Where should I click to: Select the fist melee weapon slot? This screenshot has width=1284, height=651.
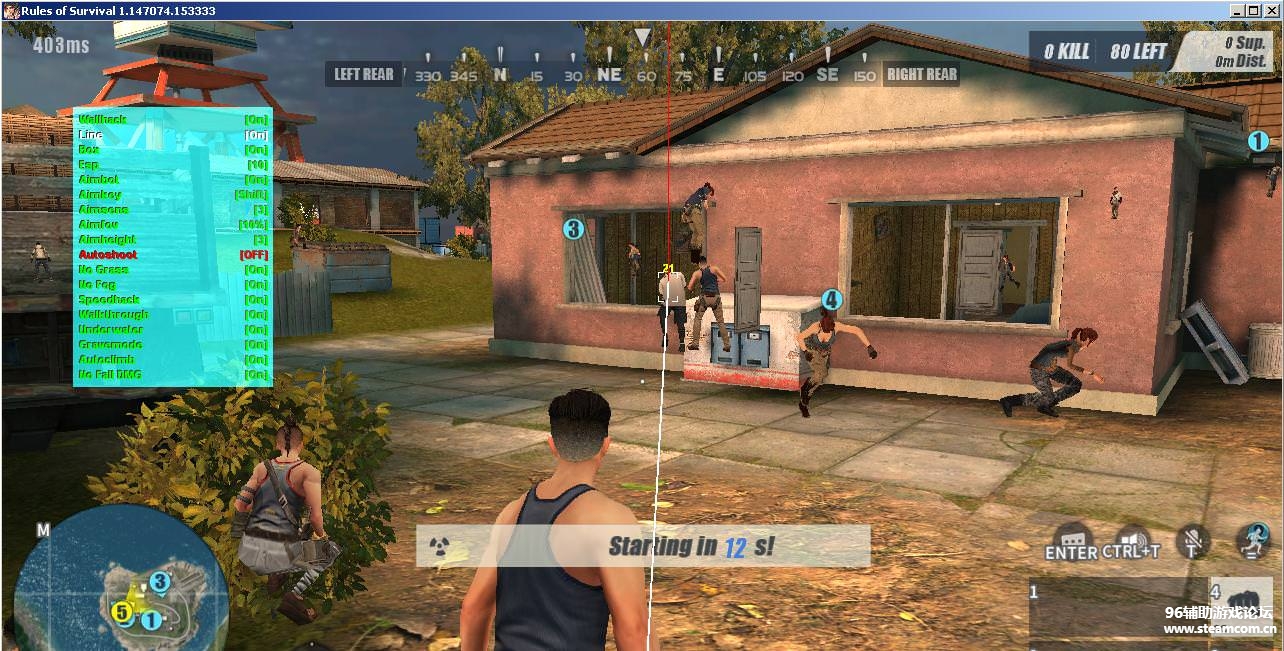pos(1242,597)
